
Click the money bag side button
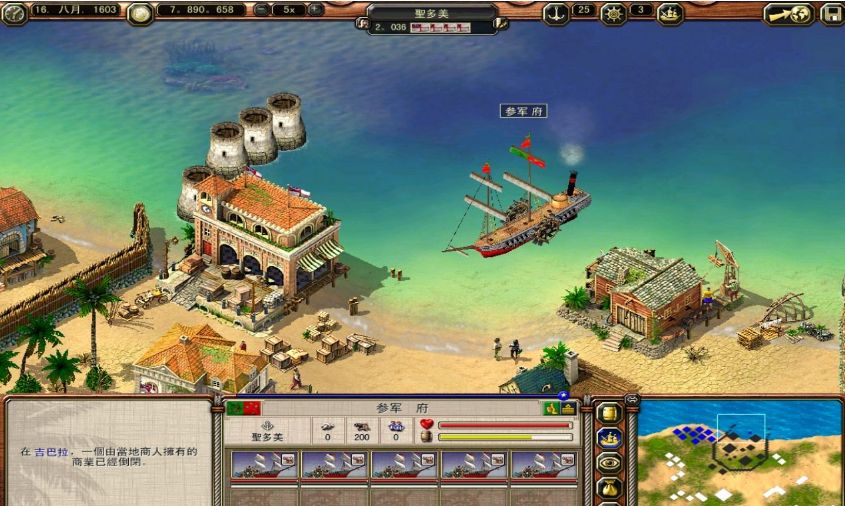click(608, 487)
